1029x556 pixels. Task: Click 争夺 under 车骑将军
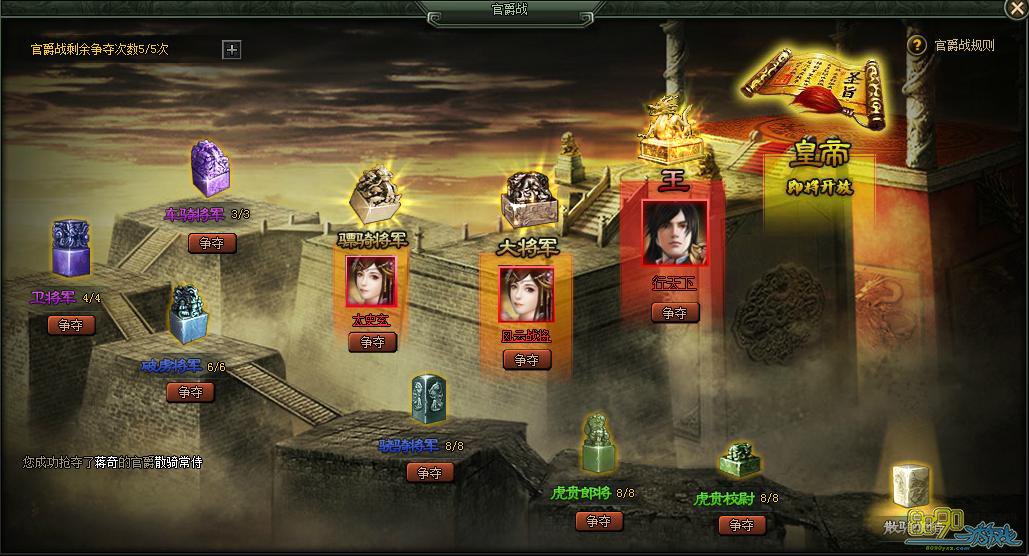[212, 243]
